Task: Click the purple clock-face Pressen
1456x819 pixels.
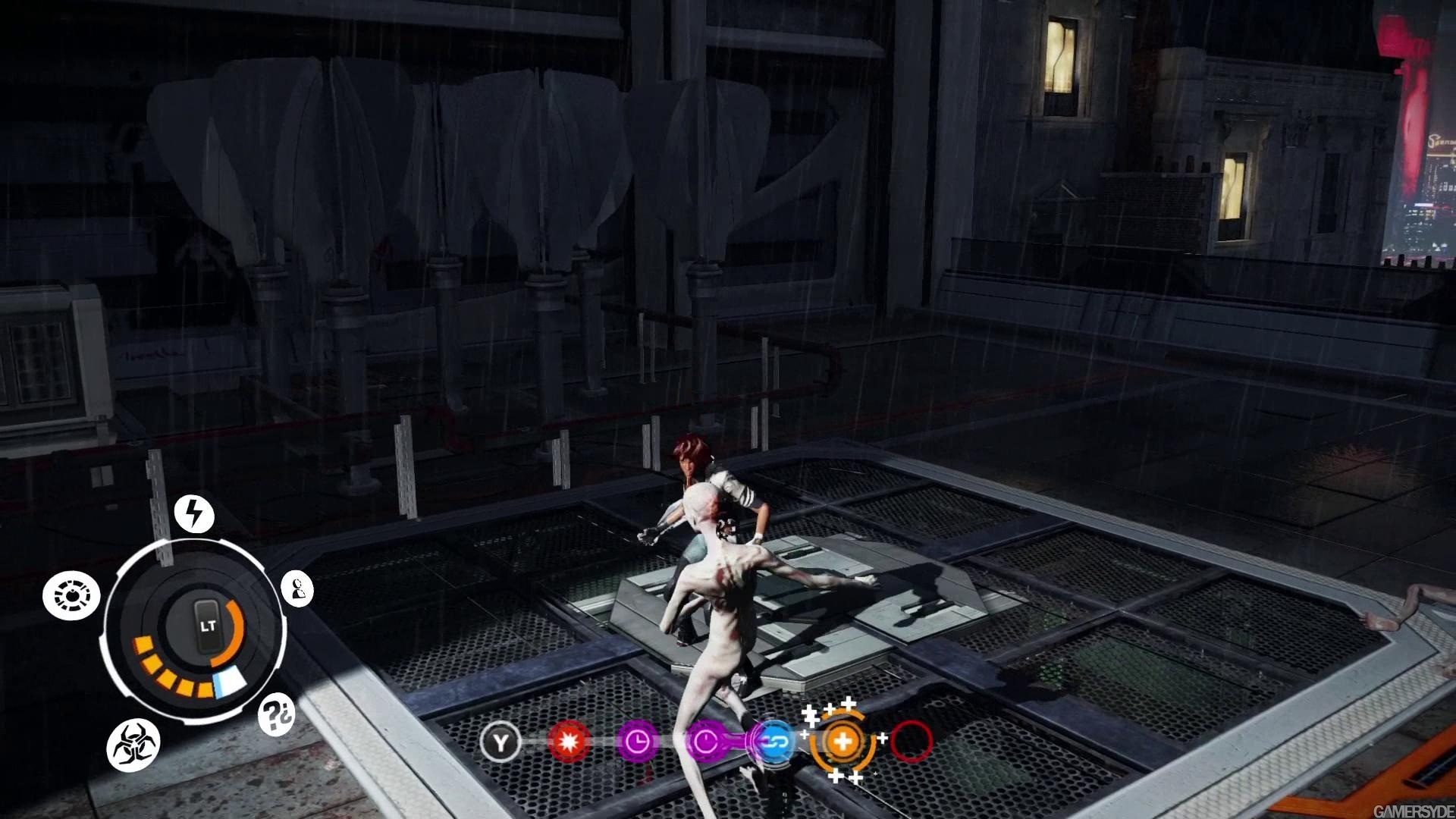Action: click(x=637, y=741)
